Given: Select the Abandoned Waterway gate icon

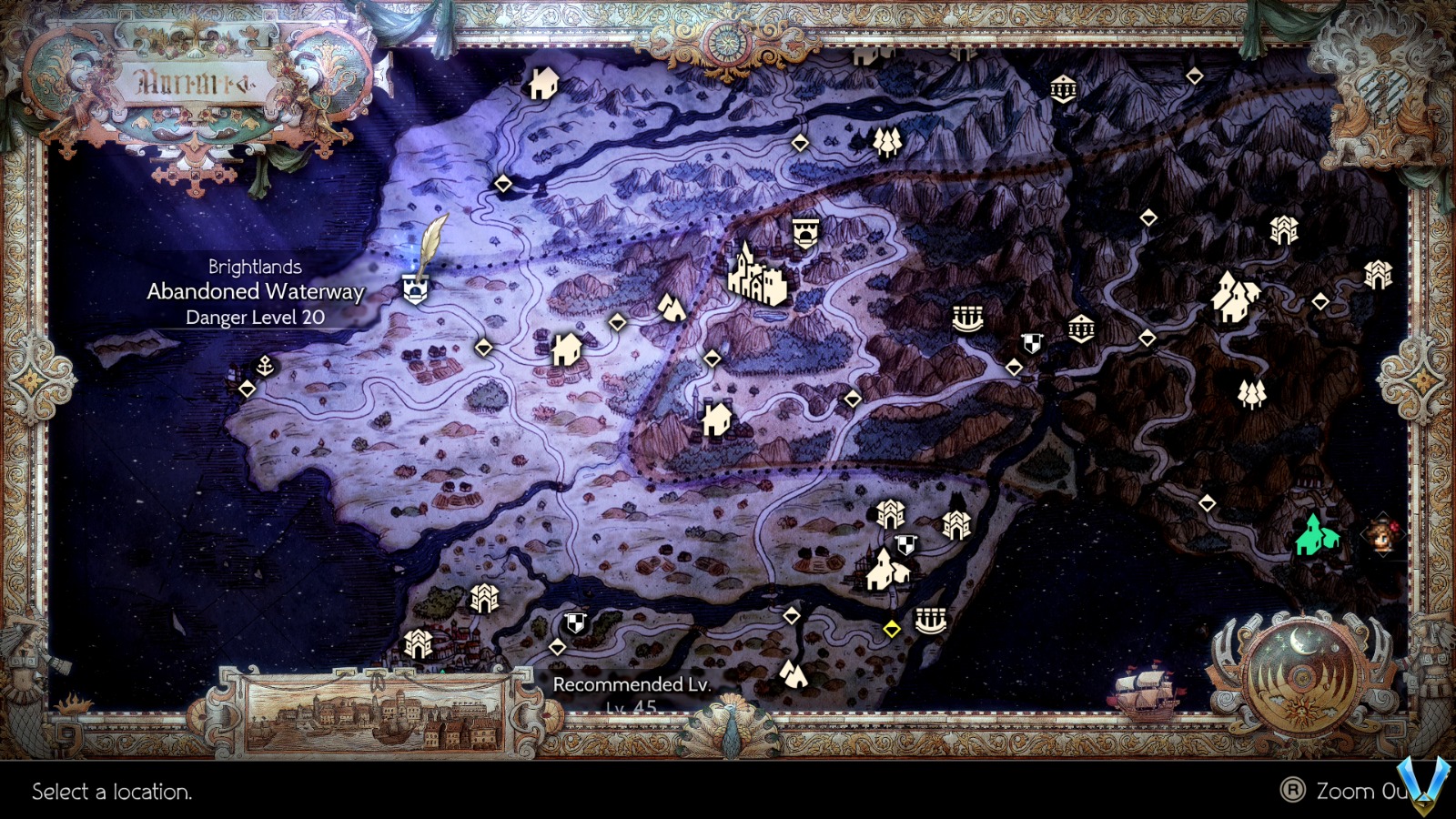Looking at the screenshot, I should click(415, 288).
